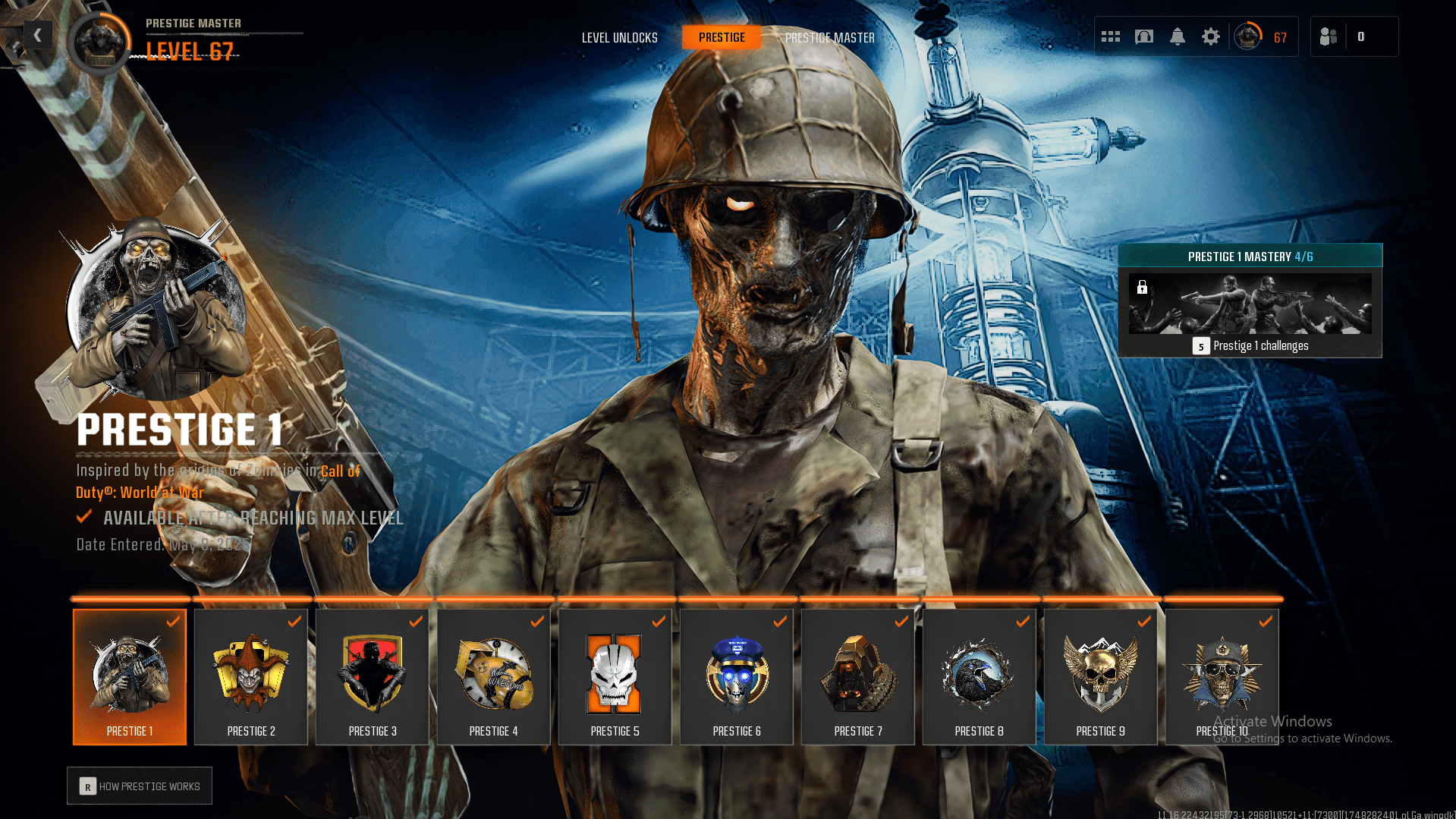View the Prestige 1 Mastery challenge thumbnail

(x=1249, y=304)
